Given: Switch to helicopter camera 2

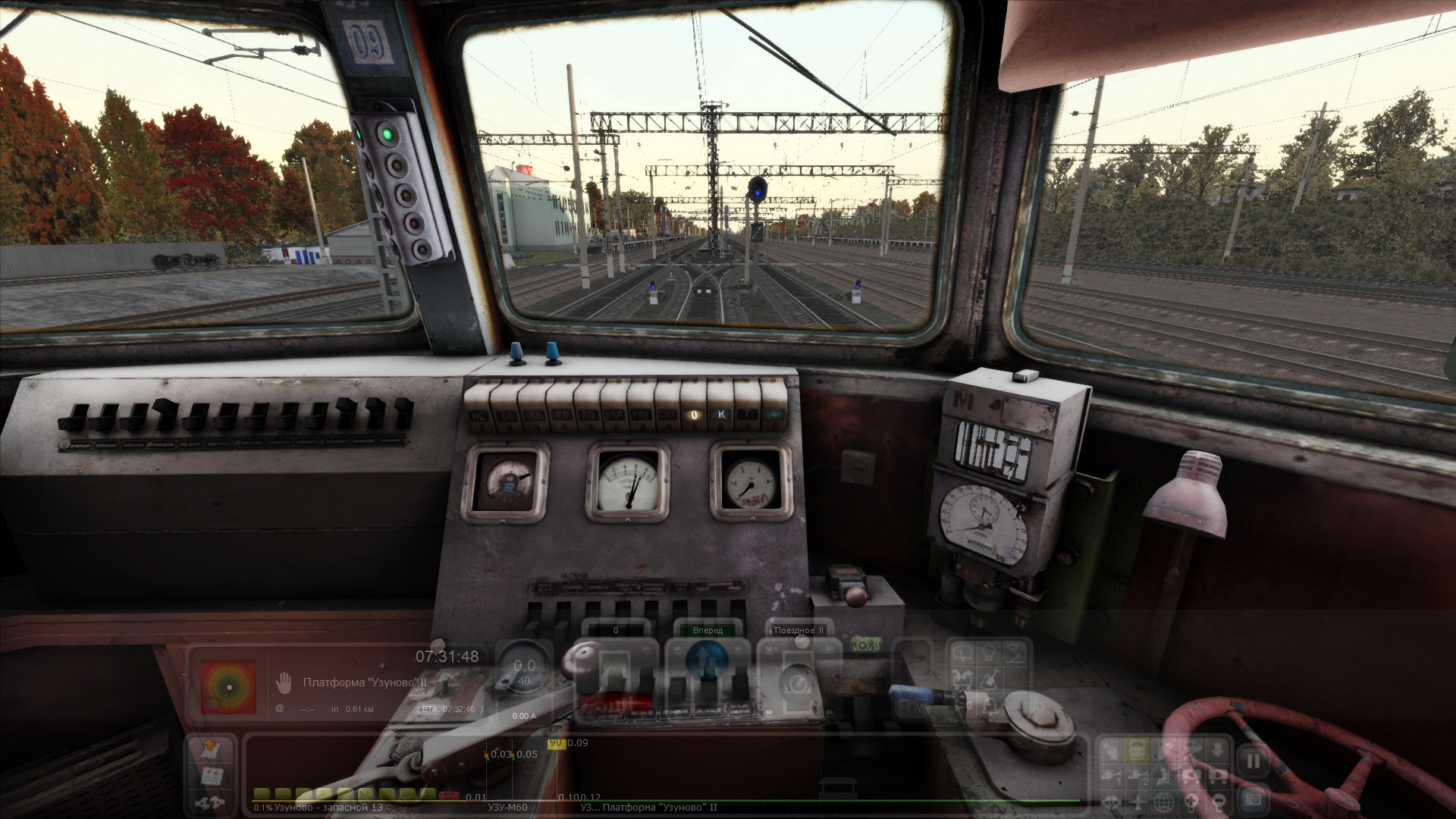Looking at the screenshot, I should pos(1137,776).
